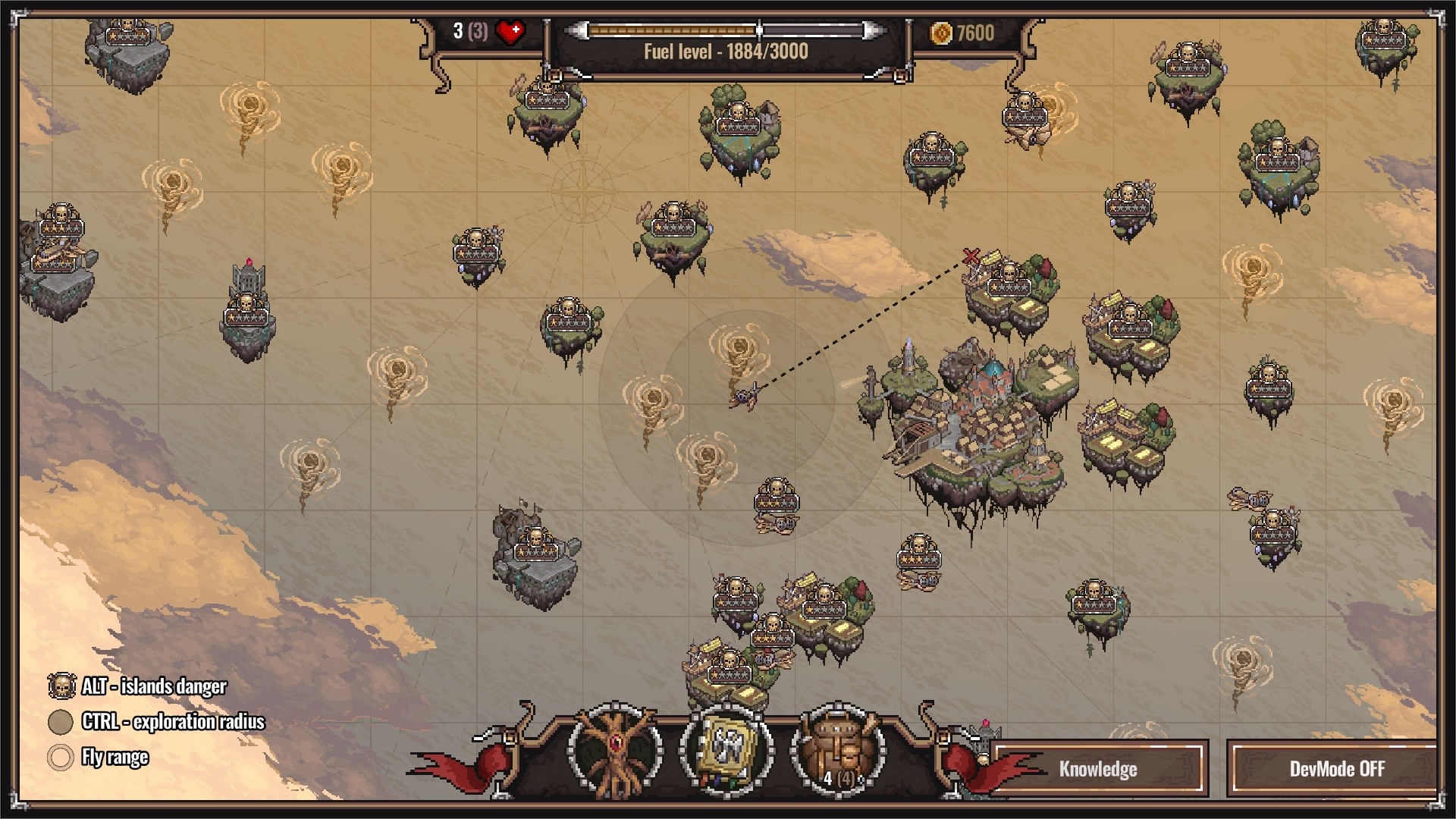Open the backpack inventory
This screenshot has height=819, width=1456.
838,751
